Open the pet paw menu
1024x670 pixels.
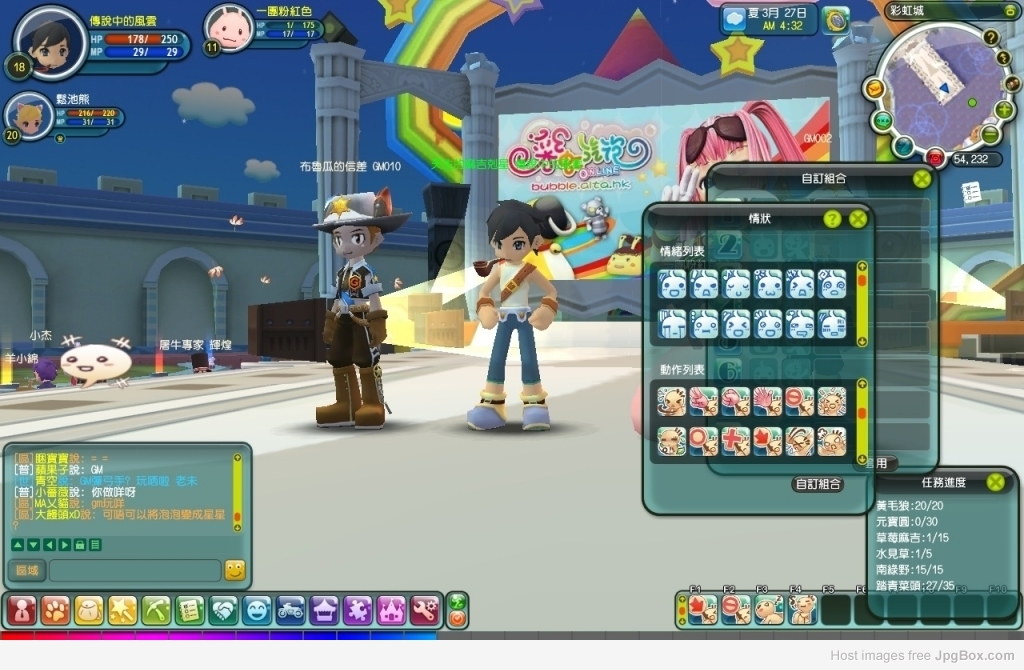pos(55,609)
